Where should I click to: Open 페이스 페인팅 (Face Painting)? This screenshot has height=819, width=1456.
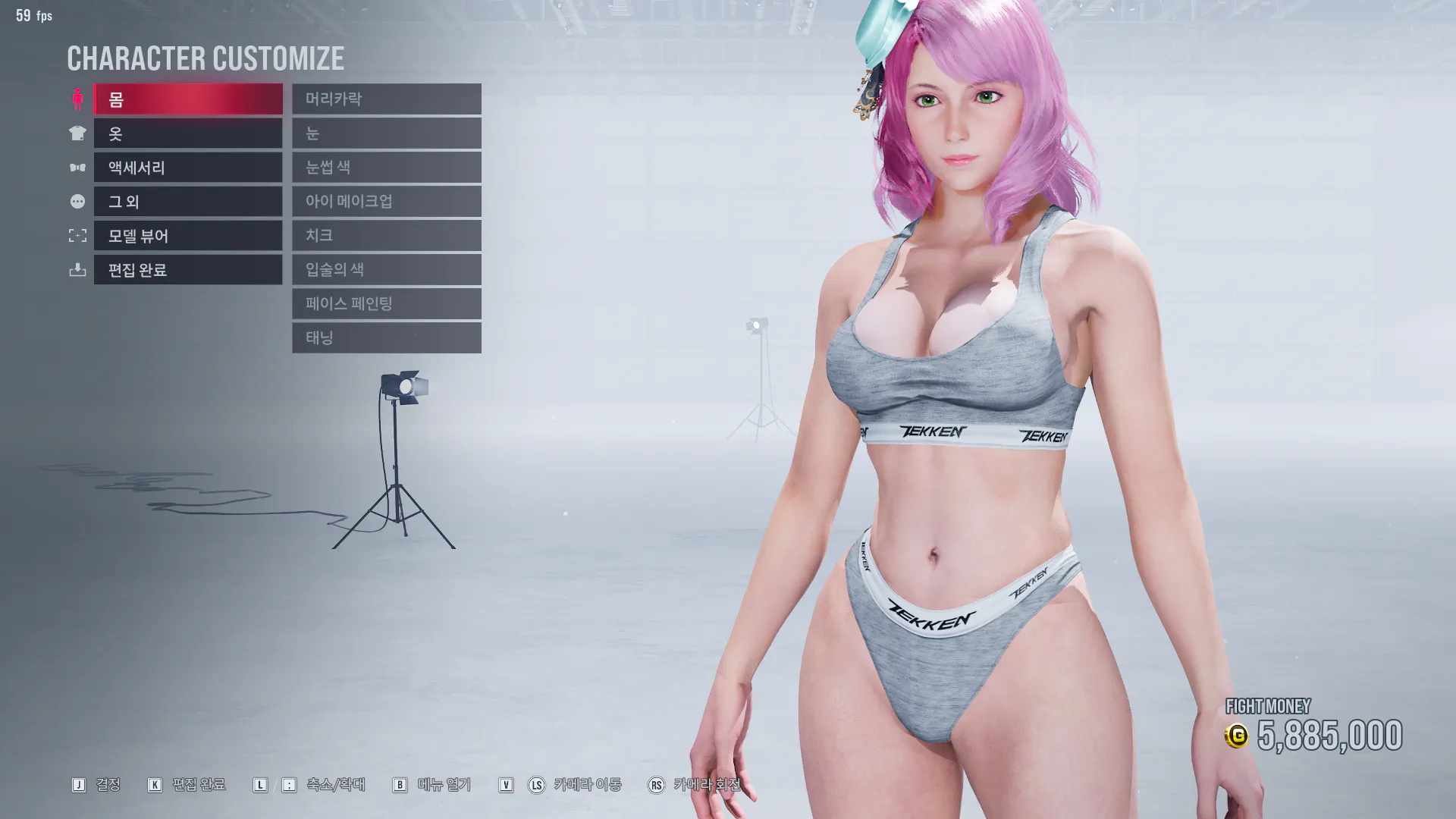tap(386, 304)
